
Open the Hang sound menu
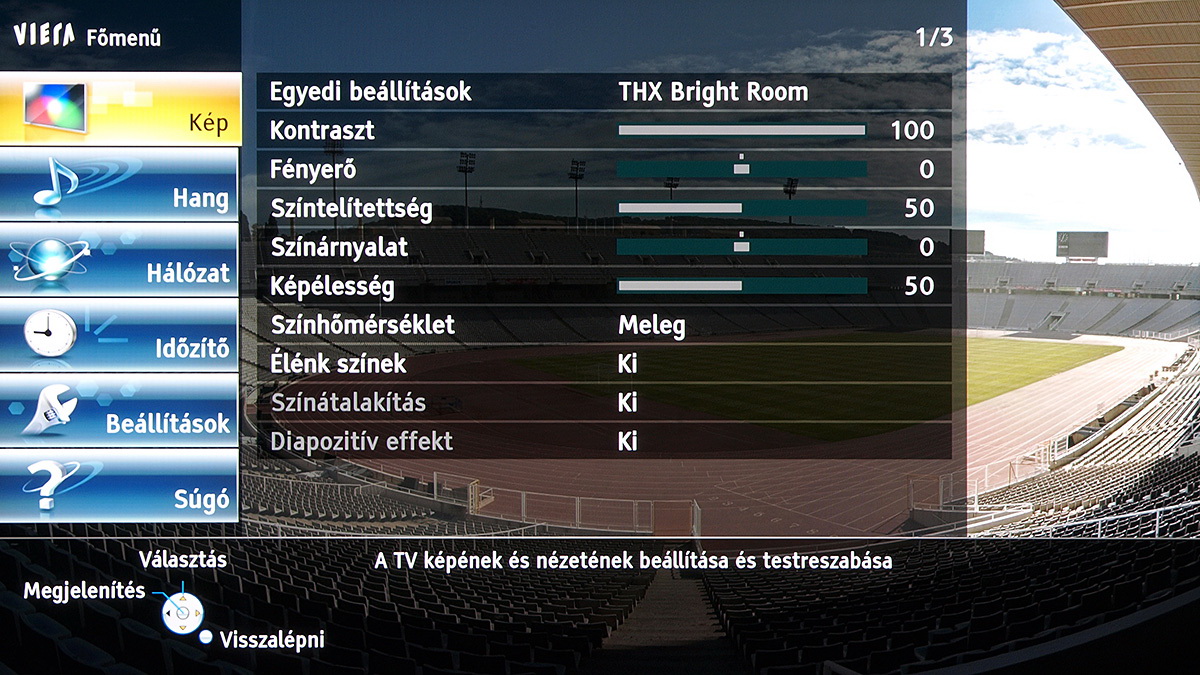click(x=120, y=184)
